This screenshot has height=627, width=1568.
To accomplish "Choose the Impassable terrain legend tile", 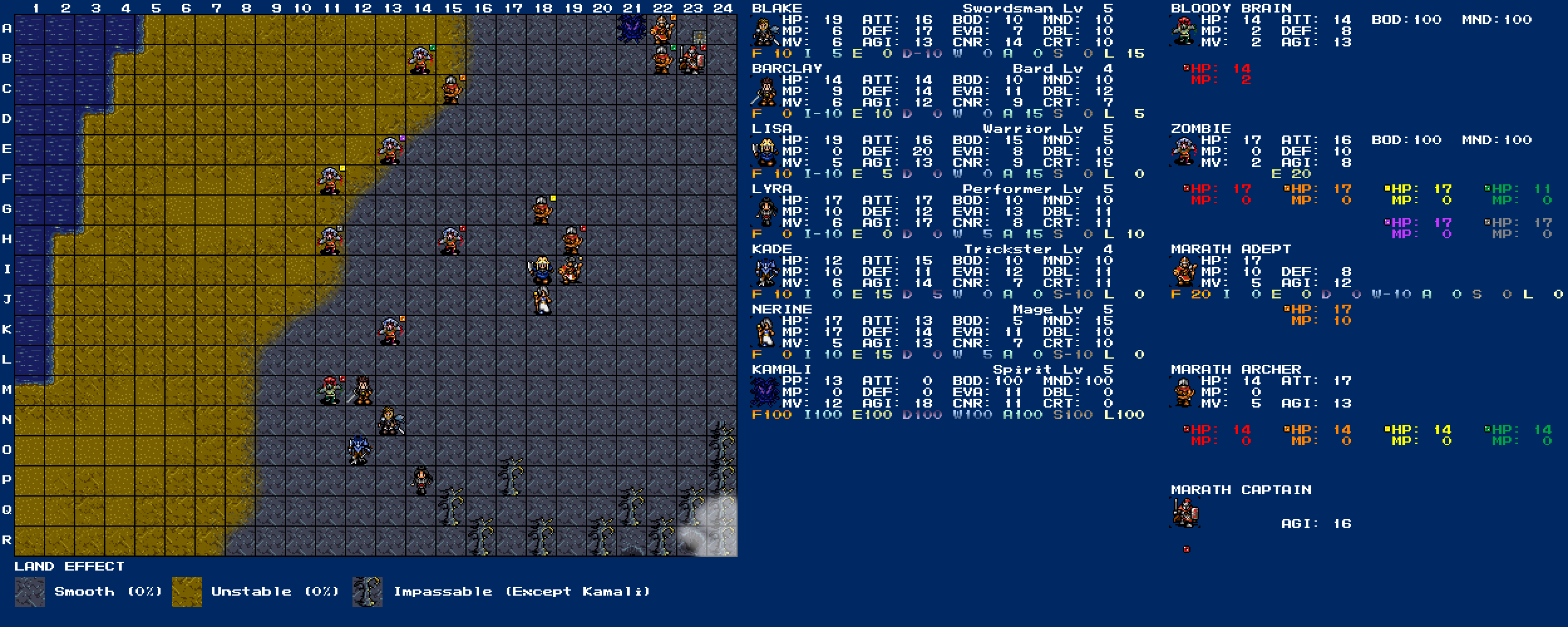I will point(368,592).
